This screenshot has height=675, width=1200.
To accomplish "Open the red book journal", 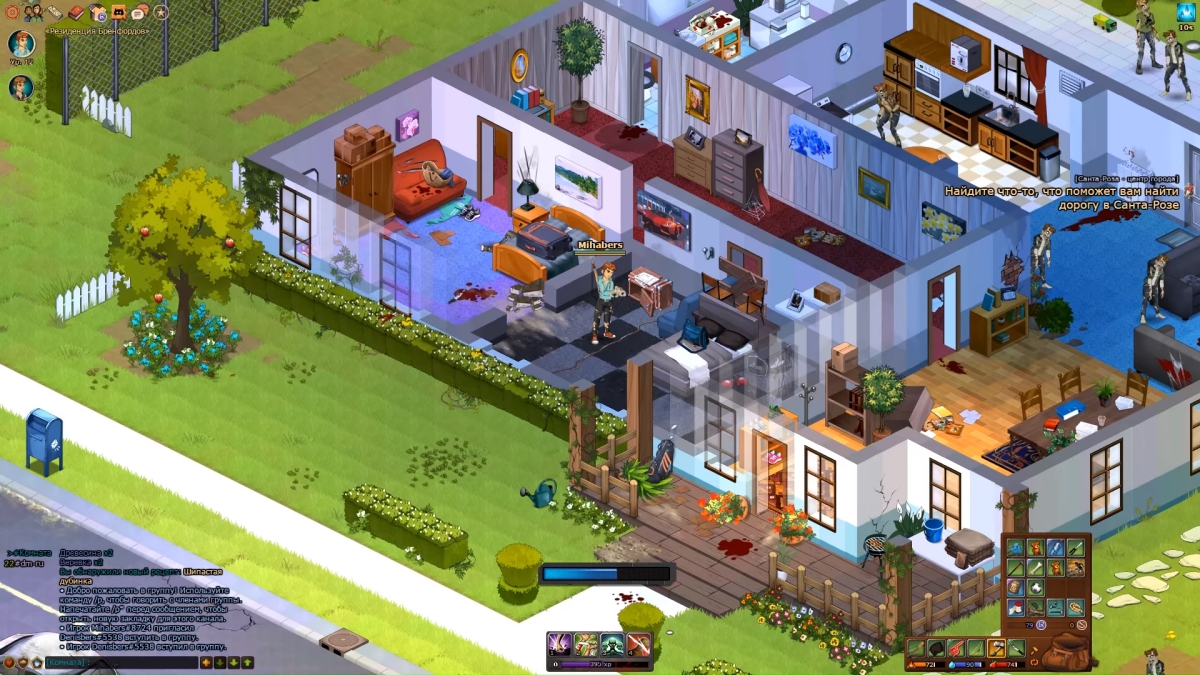I will coord(76,12).
